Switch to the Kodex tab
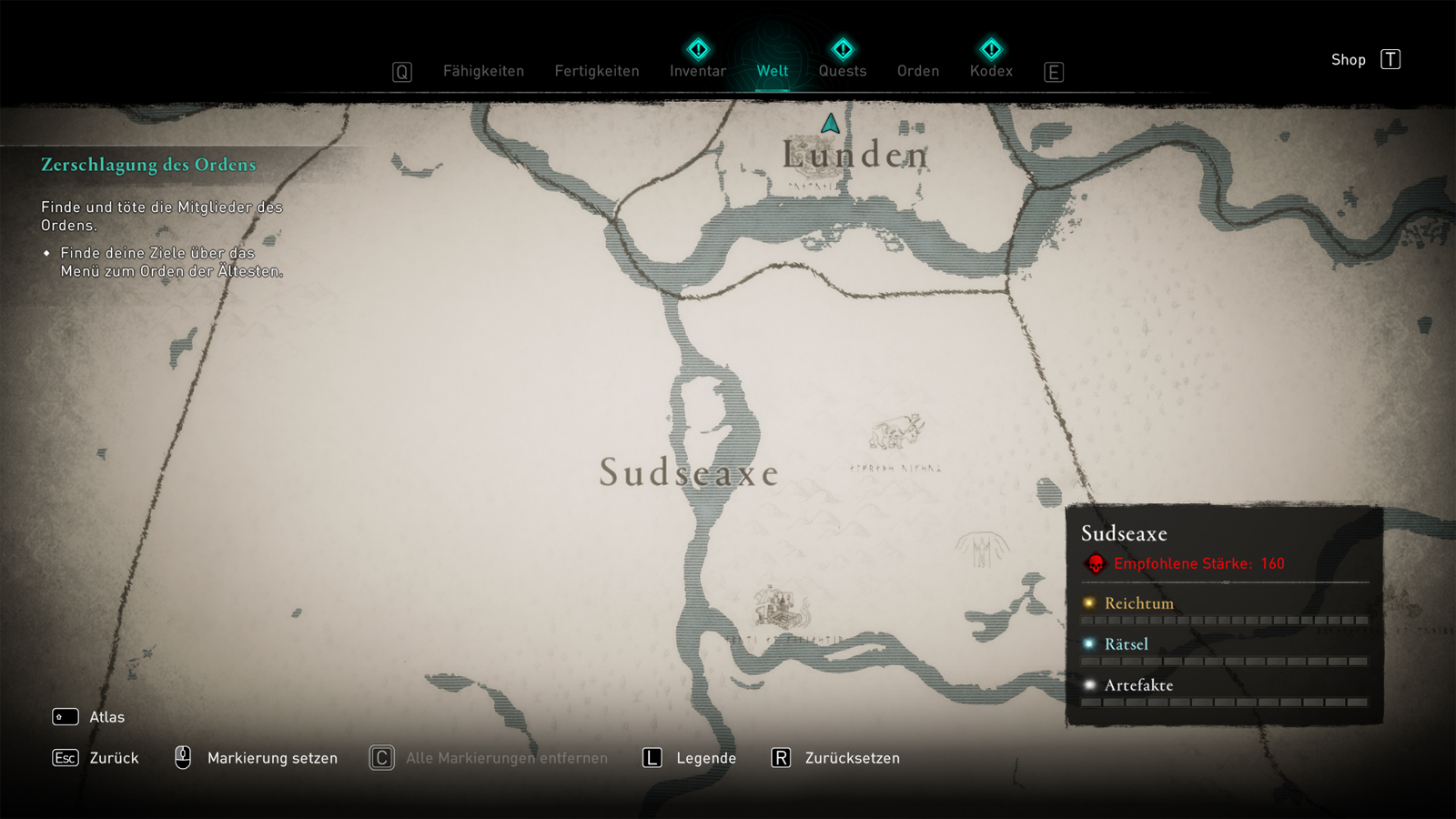 coord(991,71)
